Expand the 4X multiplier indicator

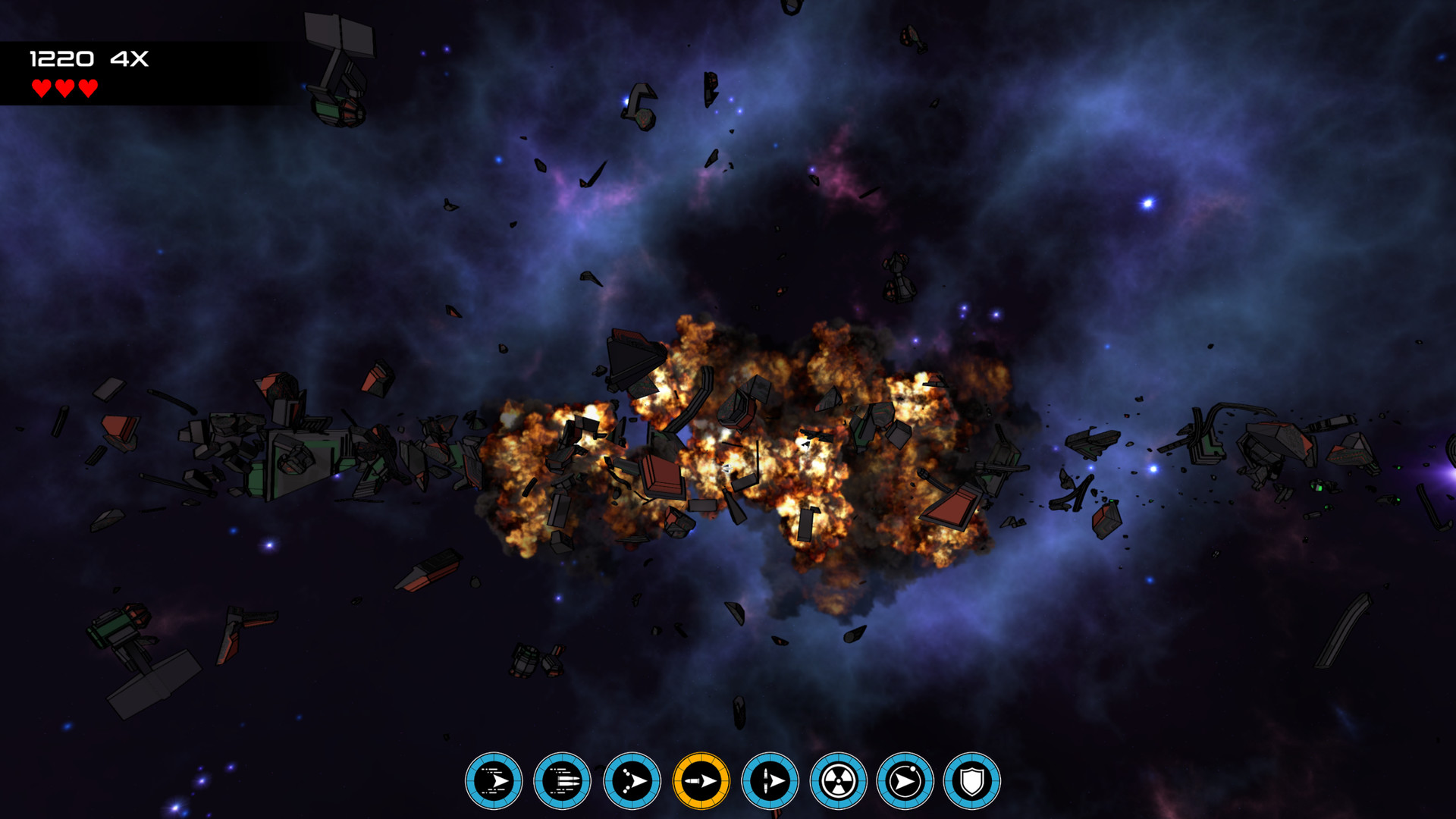130,57
